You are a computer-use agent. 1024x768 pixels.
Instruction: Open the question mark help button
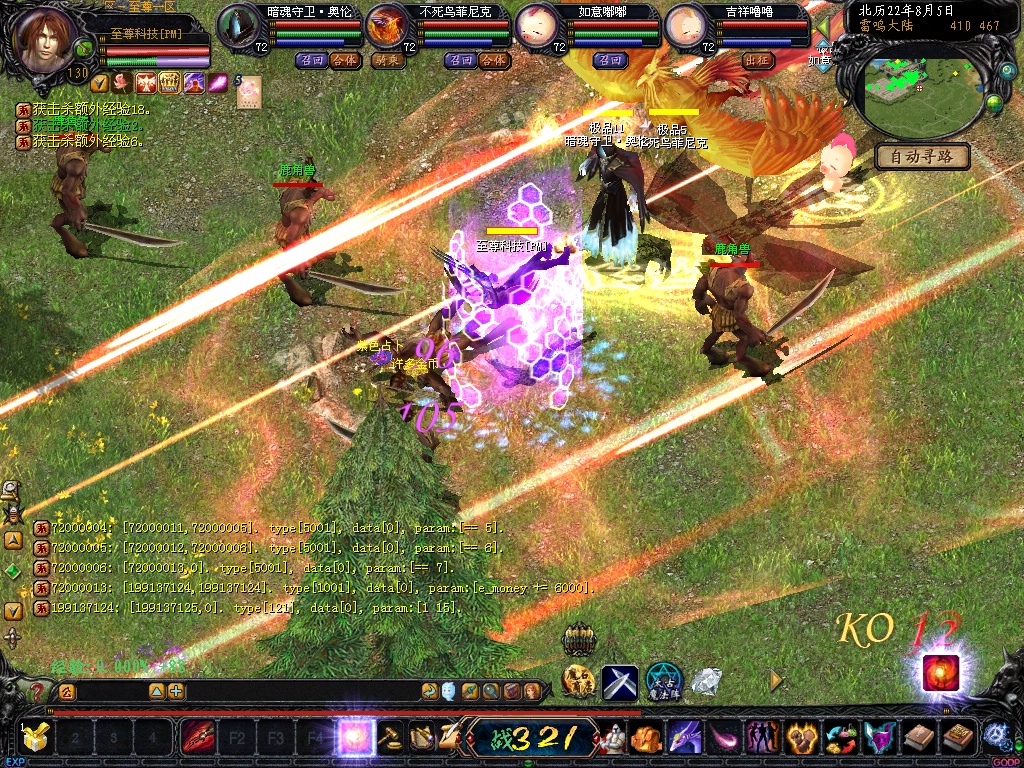pos(38,691)
